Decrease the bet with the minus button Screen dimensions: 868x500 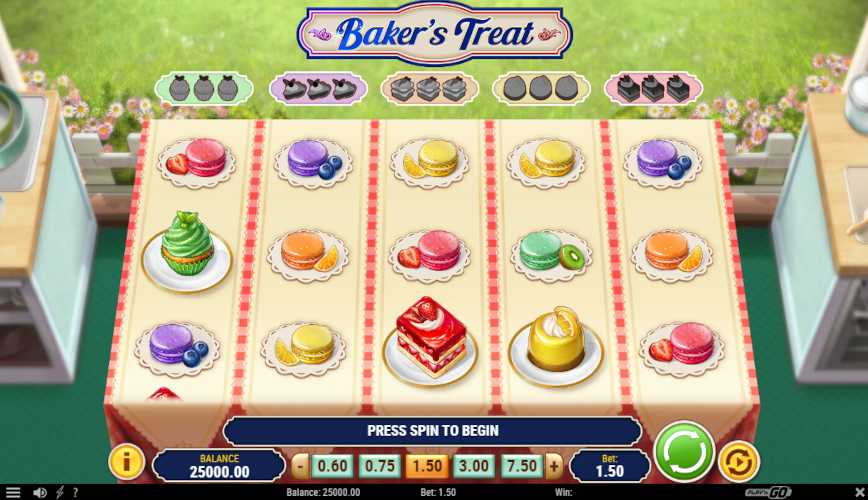(x=301, y=466)
